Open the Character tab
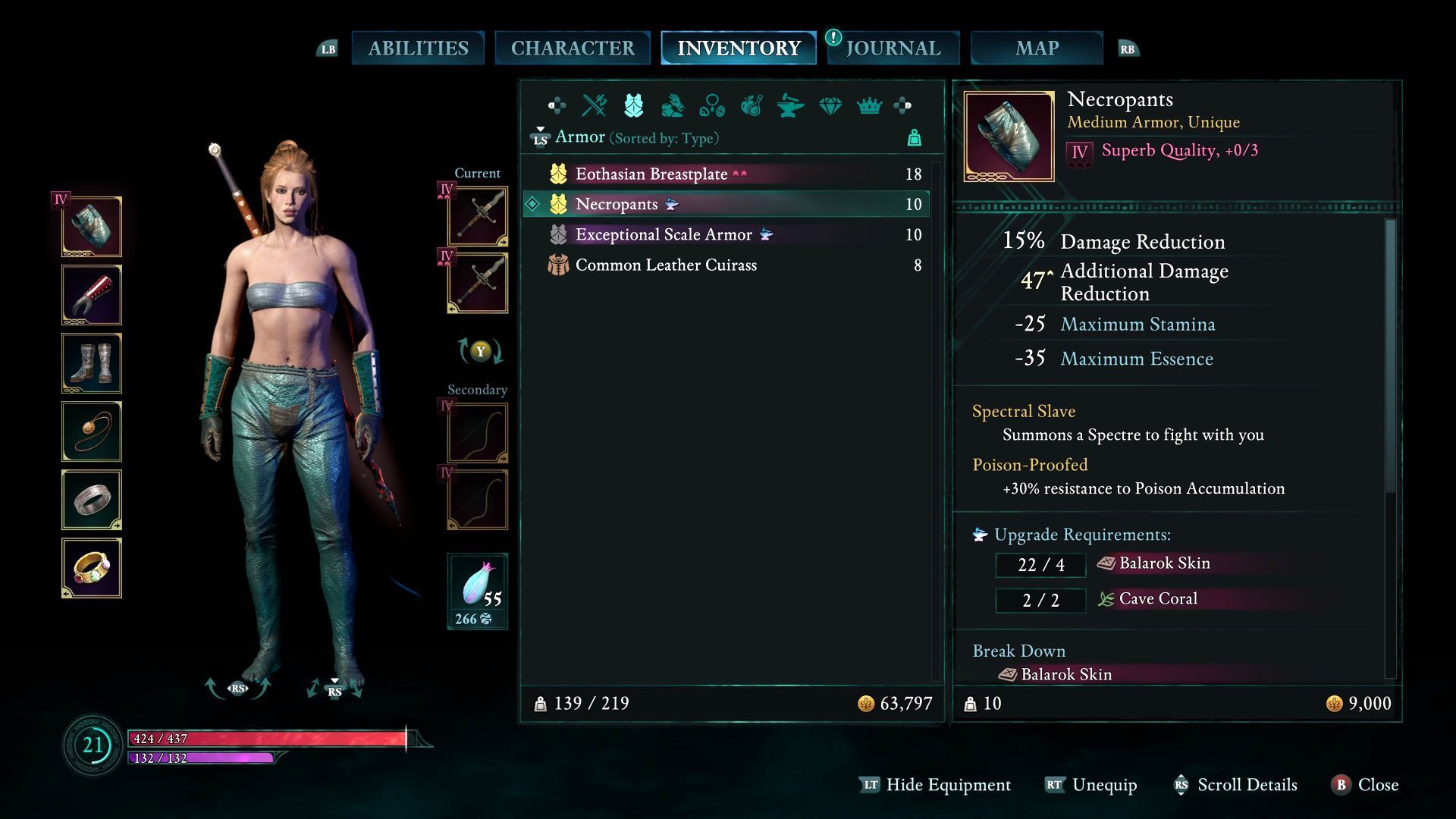The width and height of the screenshot is (1456, 819). click(573, 49)
